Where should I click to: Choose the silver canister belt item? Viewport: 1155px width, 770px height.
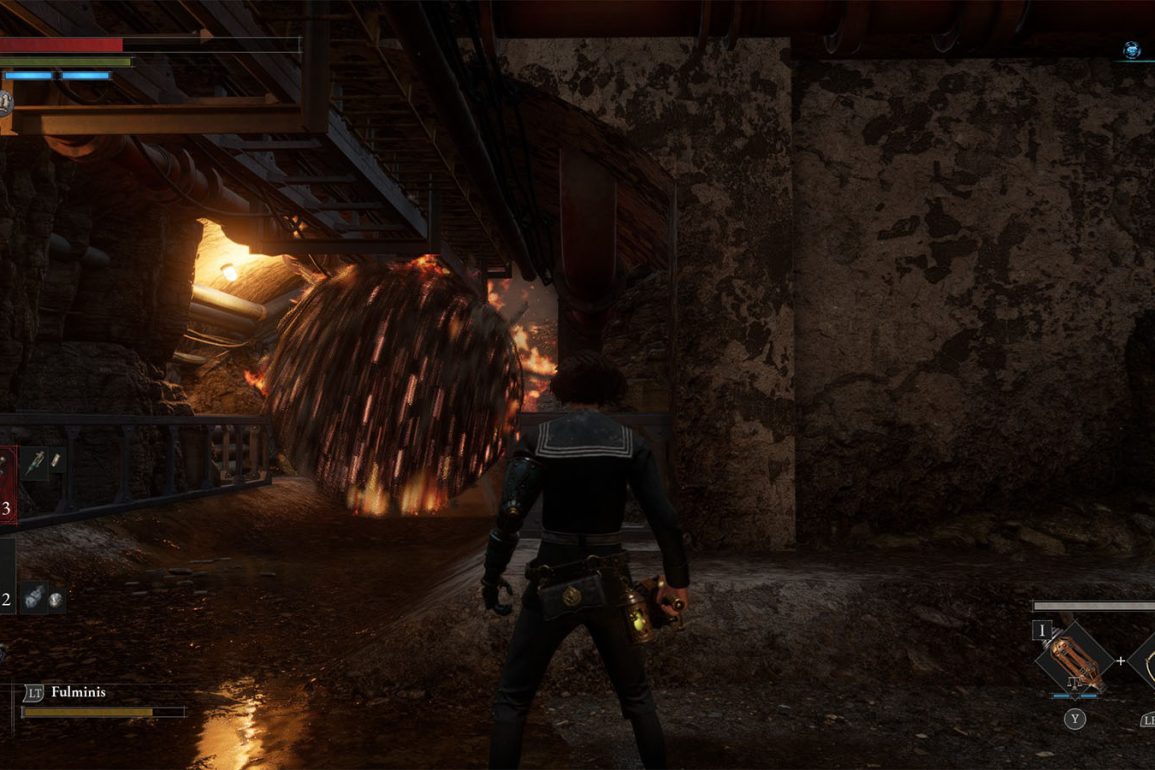tap(33, 596)
